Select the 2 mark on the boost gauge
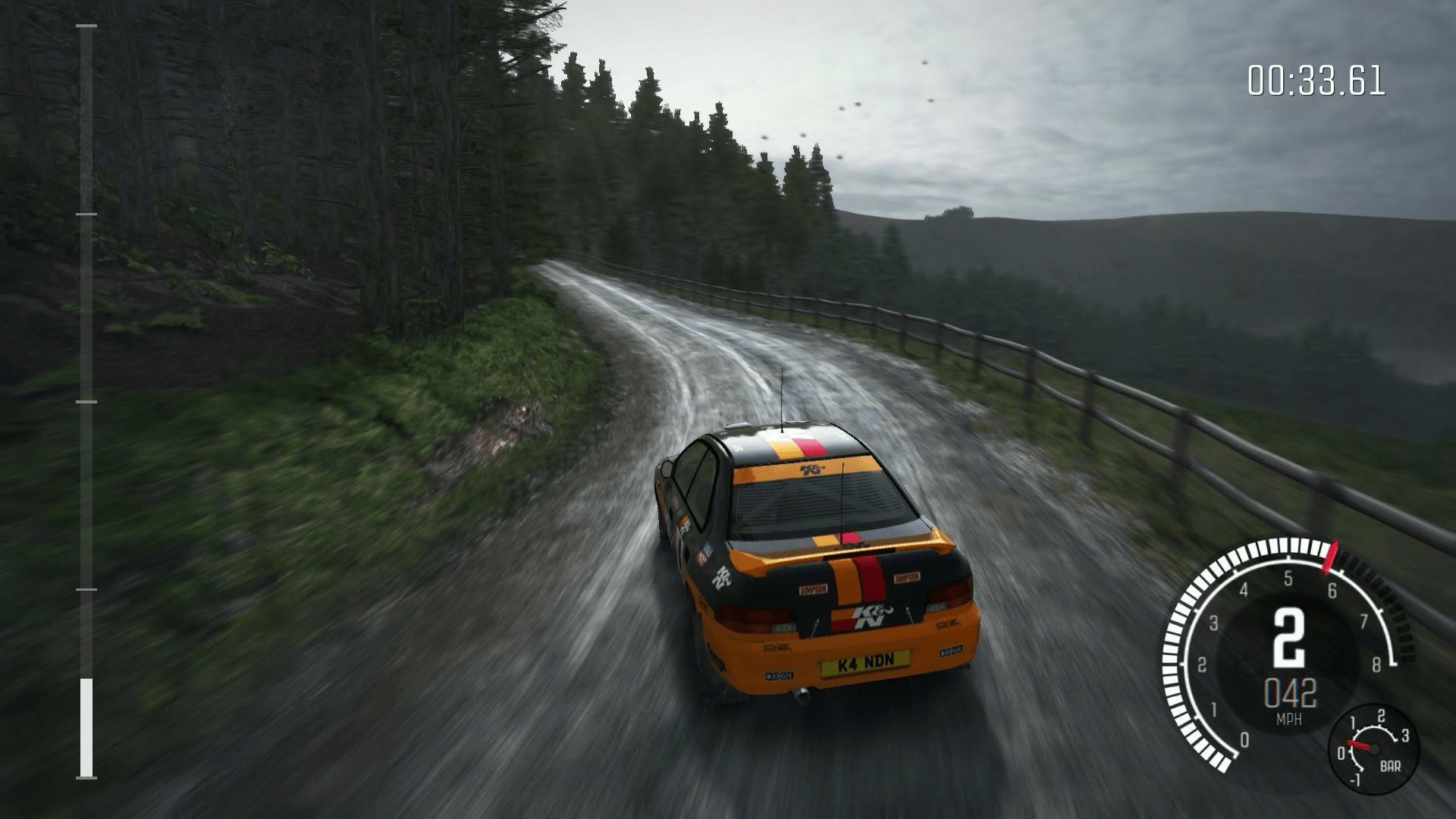Screen dimensions: 1456x819 [1381, 714]
